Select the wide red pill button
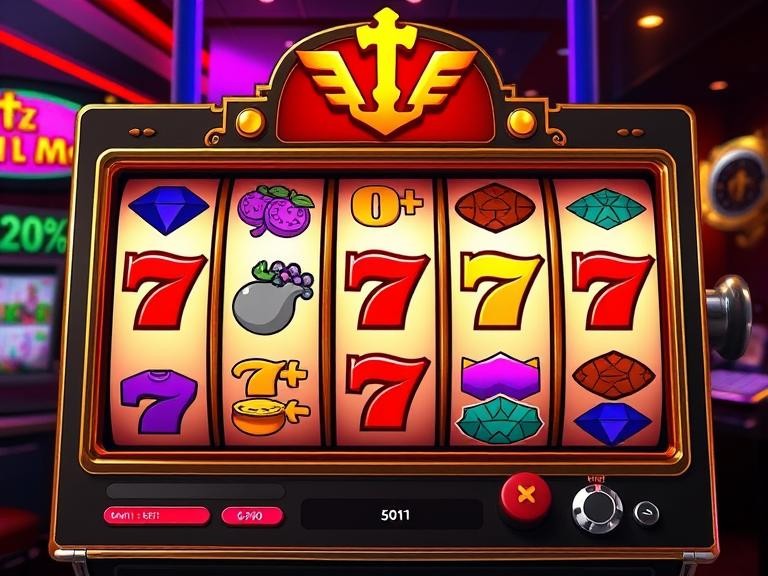The image size is (768, 576). [x=156, y=516]
